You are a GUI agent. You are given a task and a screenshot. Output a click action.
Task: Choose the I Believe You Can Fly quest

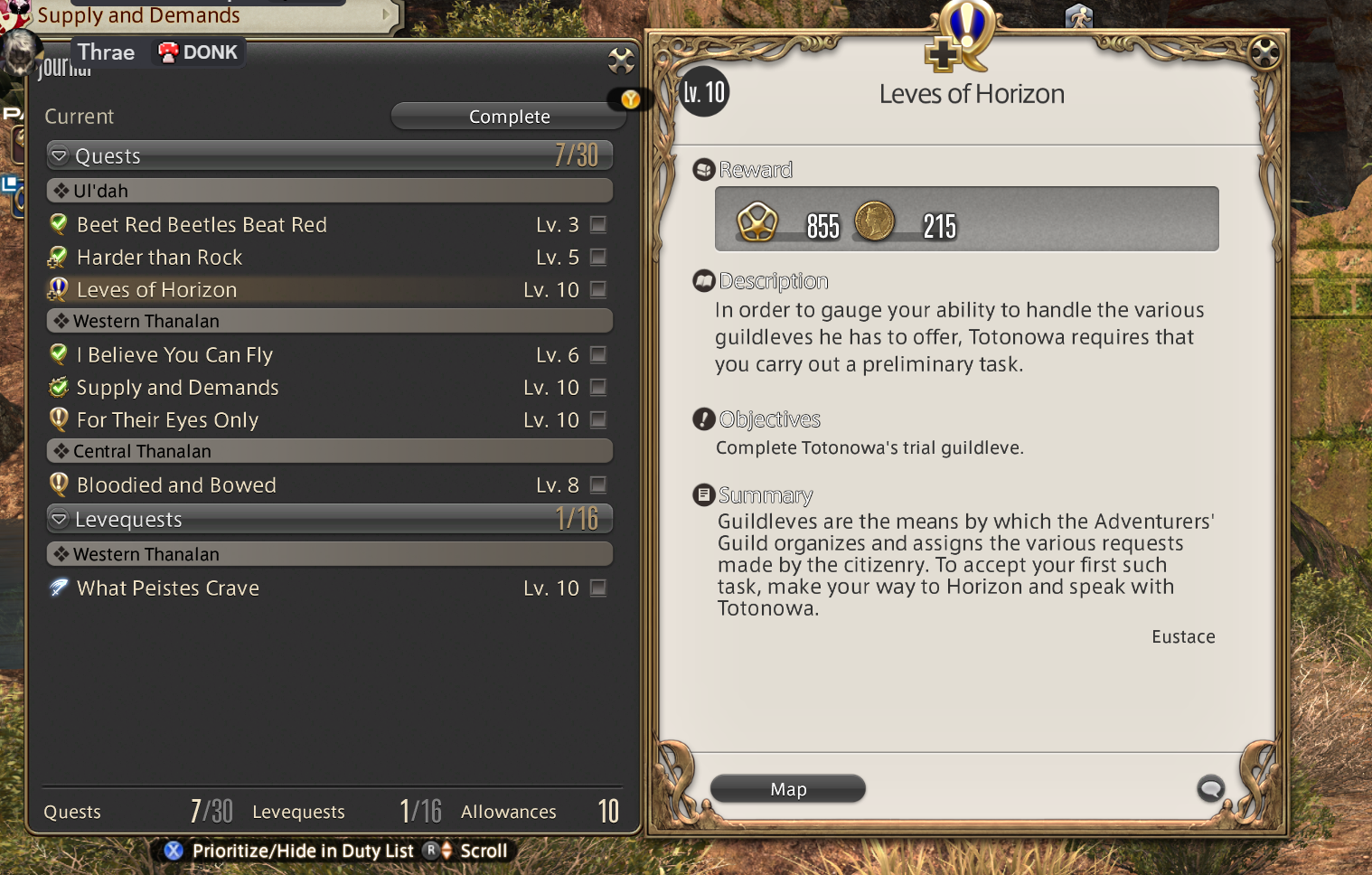point(174,355)
